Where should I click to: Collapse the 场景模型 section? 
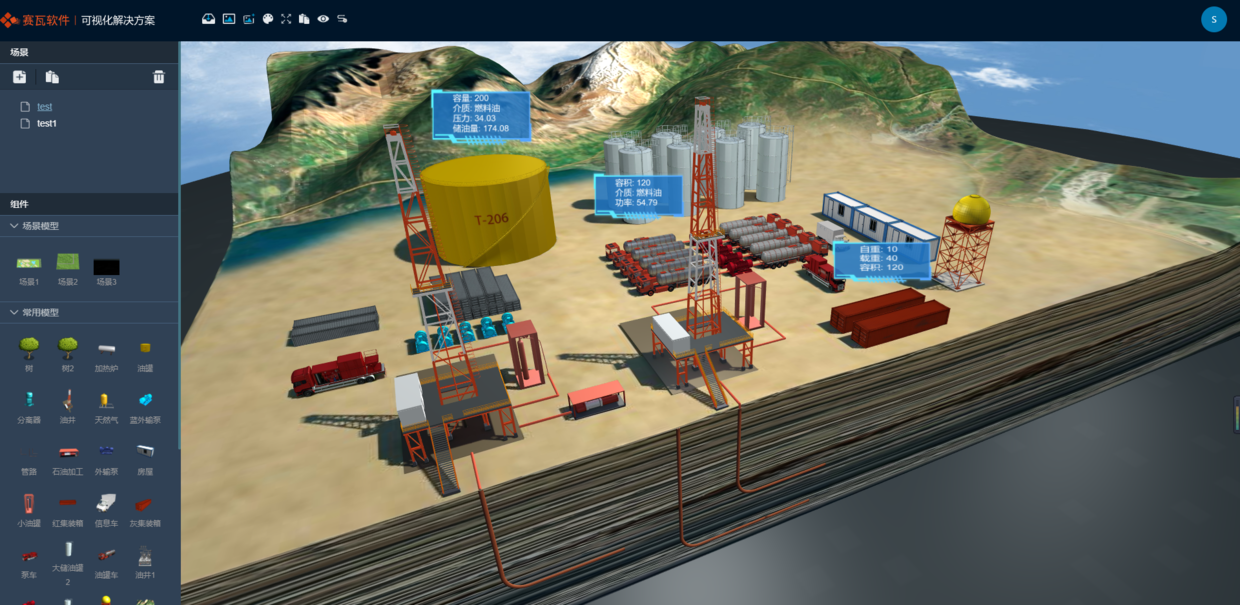14,226
